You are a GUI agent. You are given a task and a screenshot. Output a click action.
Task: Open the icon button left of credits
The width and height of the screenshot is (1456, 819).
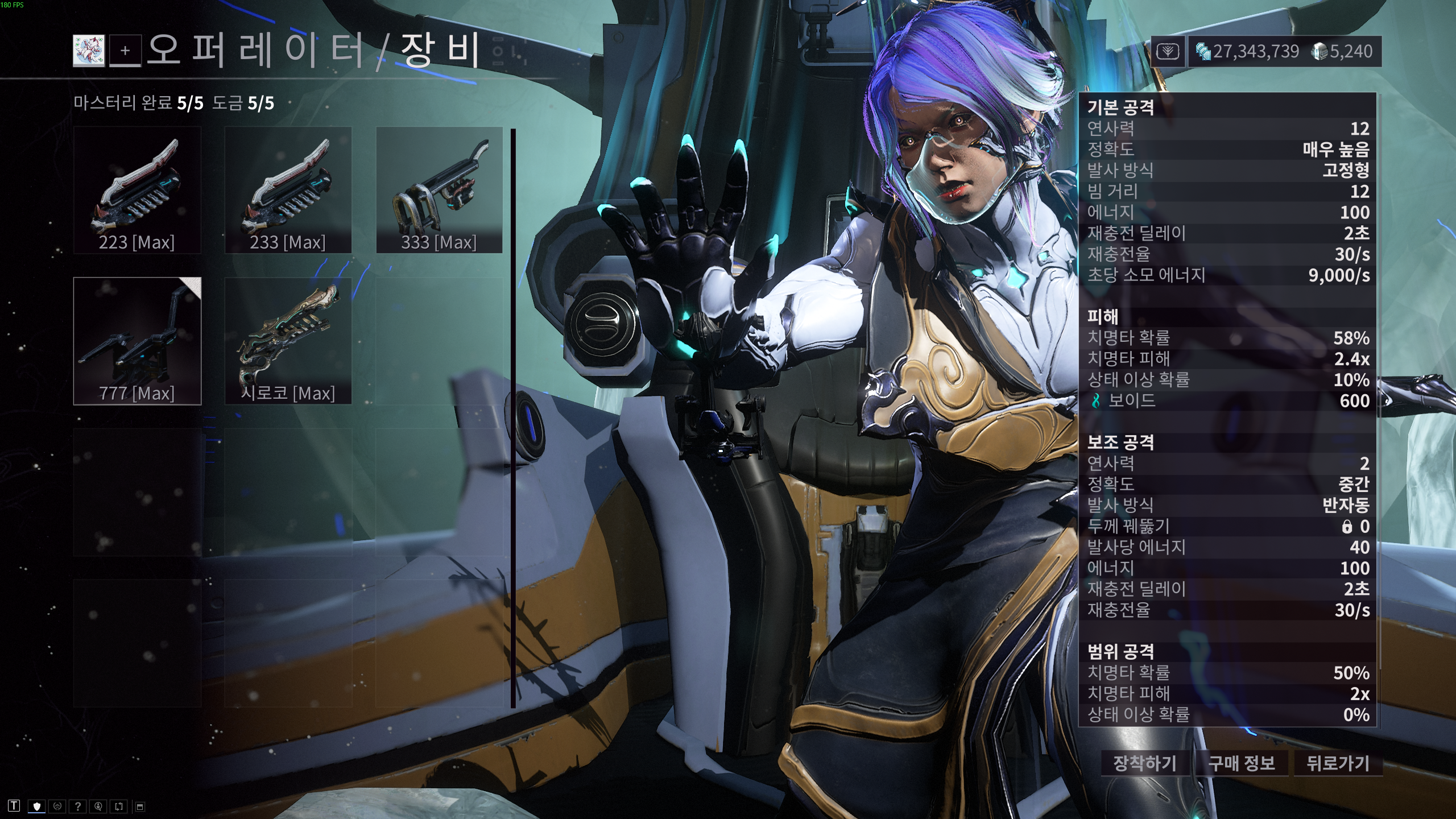coord(1168,52)
